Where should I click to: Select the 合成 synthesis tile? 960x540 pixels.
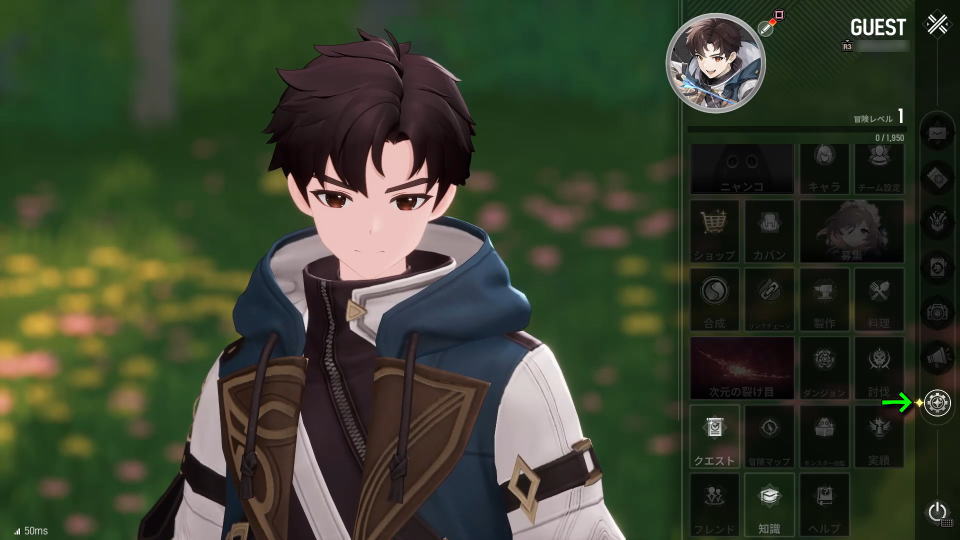[x=714, y=299]
